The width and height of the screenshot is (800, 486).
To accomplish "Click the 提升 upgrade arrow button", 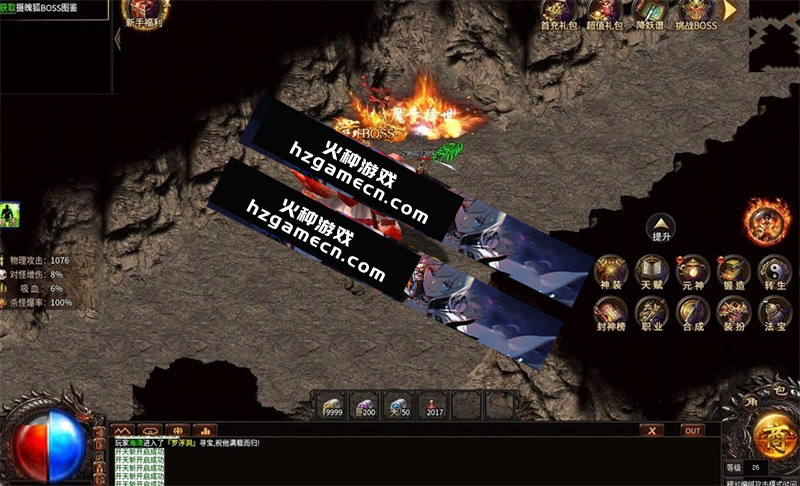I will pos(661,226).
